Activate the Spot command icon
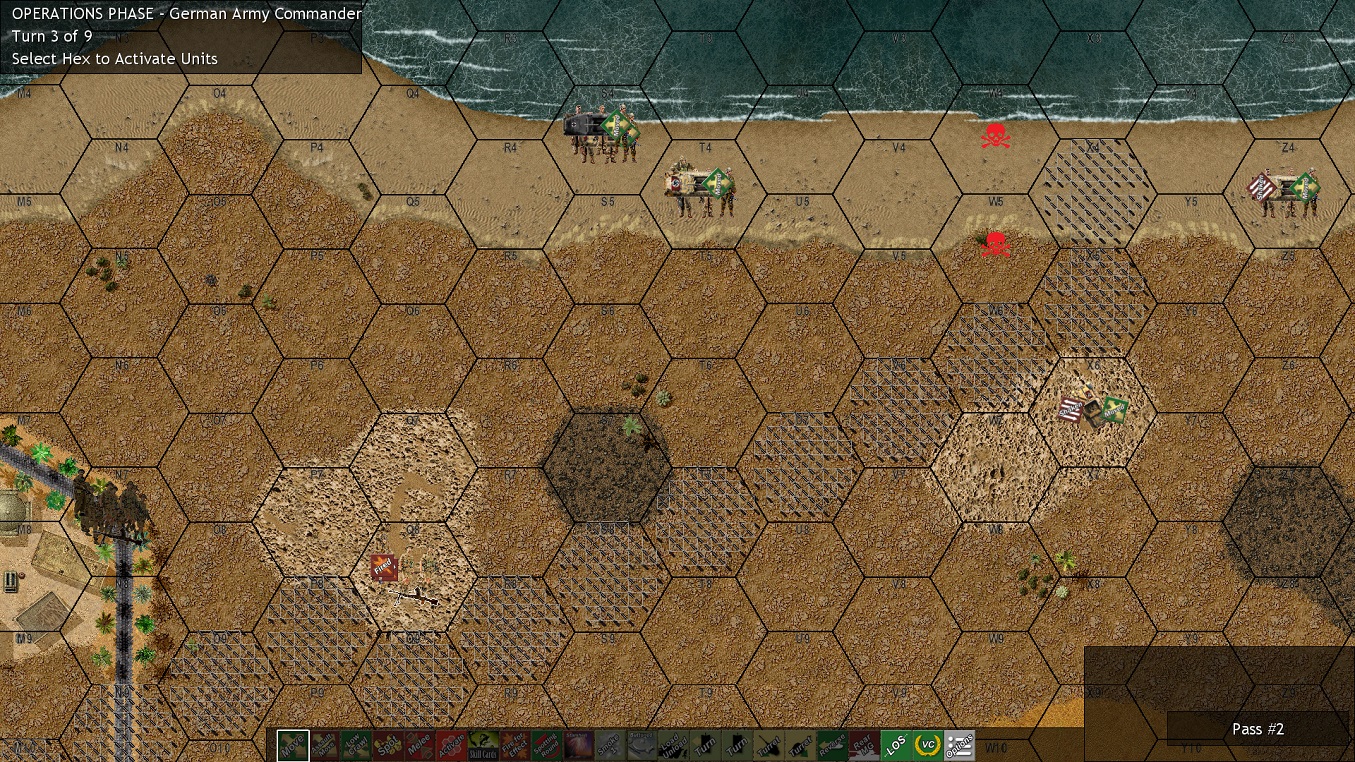This screenshot has height=762, width=1355. [x=387, y=745]
